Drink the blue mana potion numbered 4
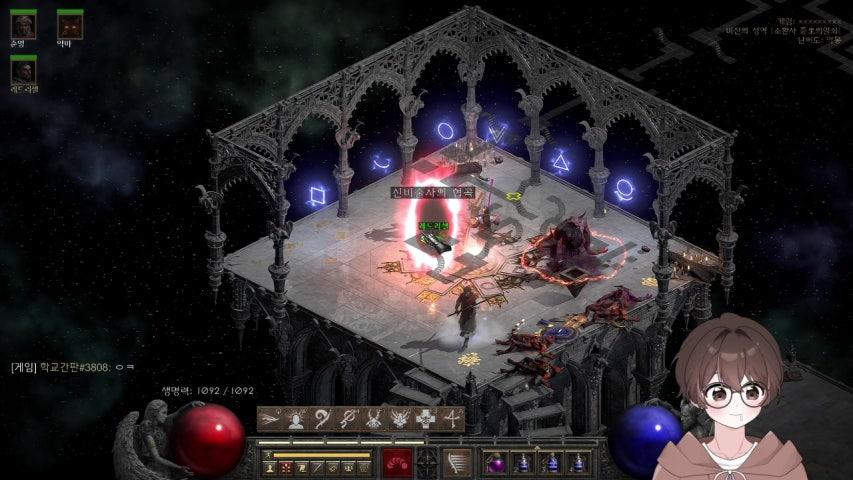Viewport: 853px width, 480px height. point(578,463)
